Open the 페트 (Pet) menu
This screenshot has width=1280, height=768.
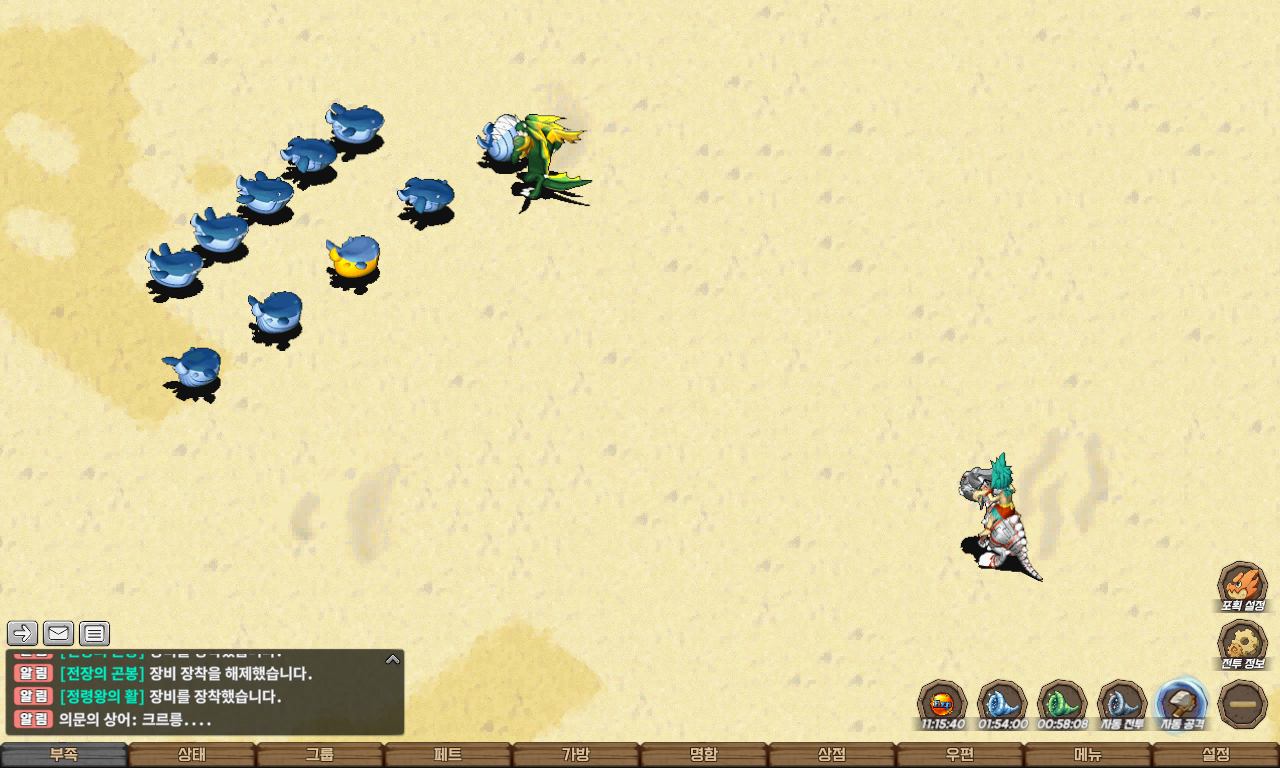coord(448,755)
